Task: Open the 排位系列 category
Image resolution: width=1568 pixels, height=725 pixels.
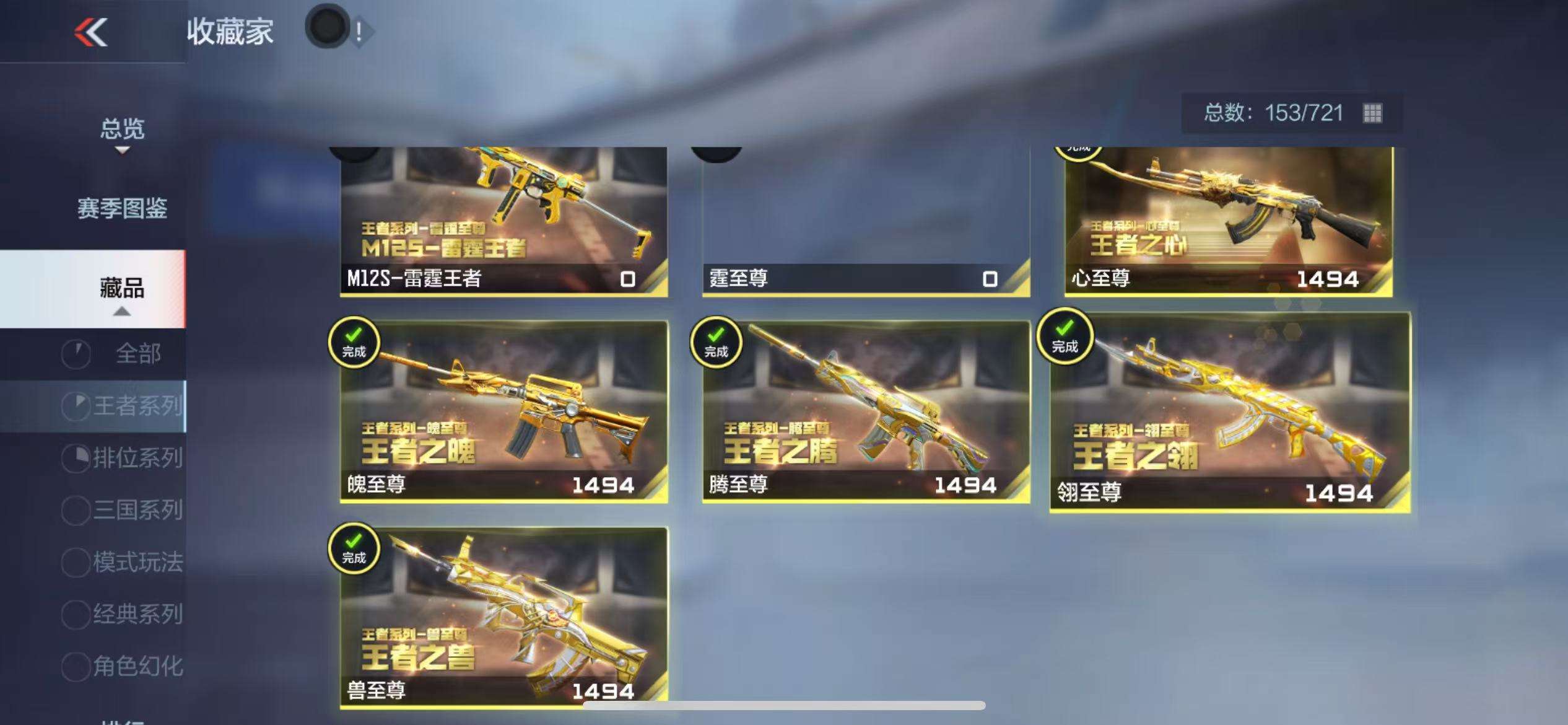Action: [x=137, y=458]
